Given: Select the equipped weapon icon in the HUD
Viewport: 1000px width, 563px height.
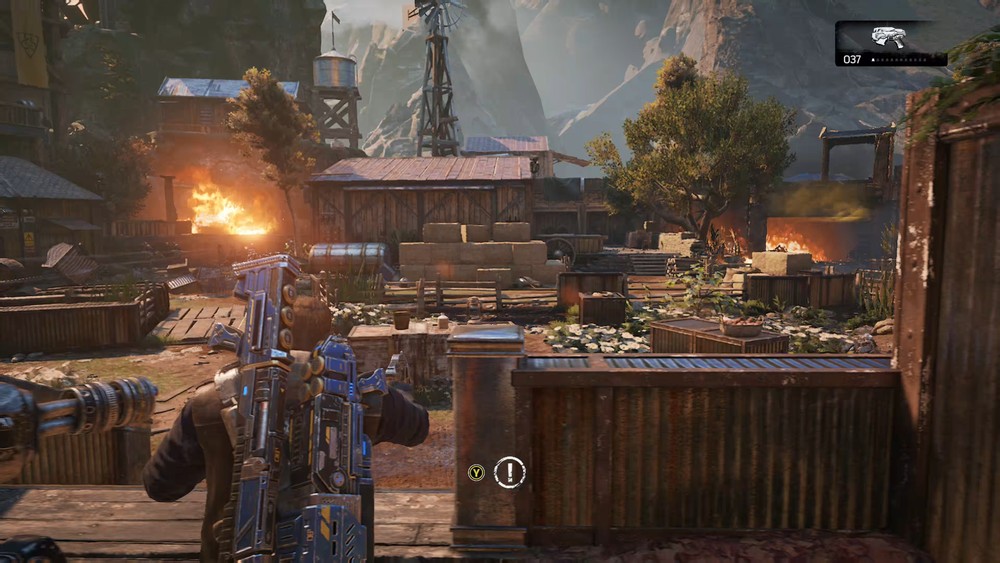Looking at the screenshot, I should tap(888, 37).
